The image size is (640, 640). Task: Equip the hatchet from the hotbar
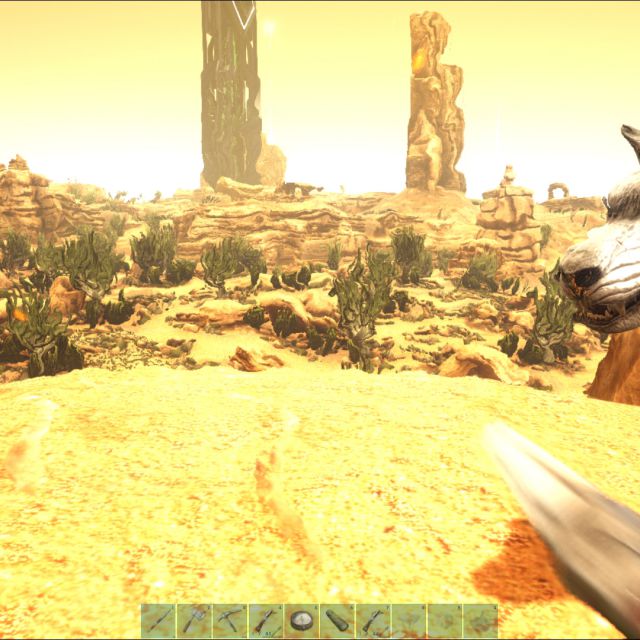[x=194, y=621]
